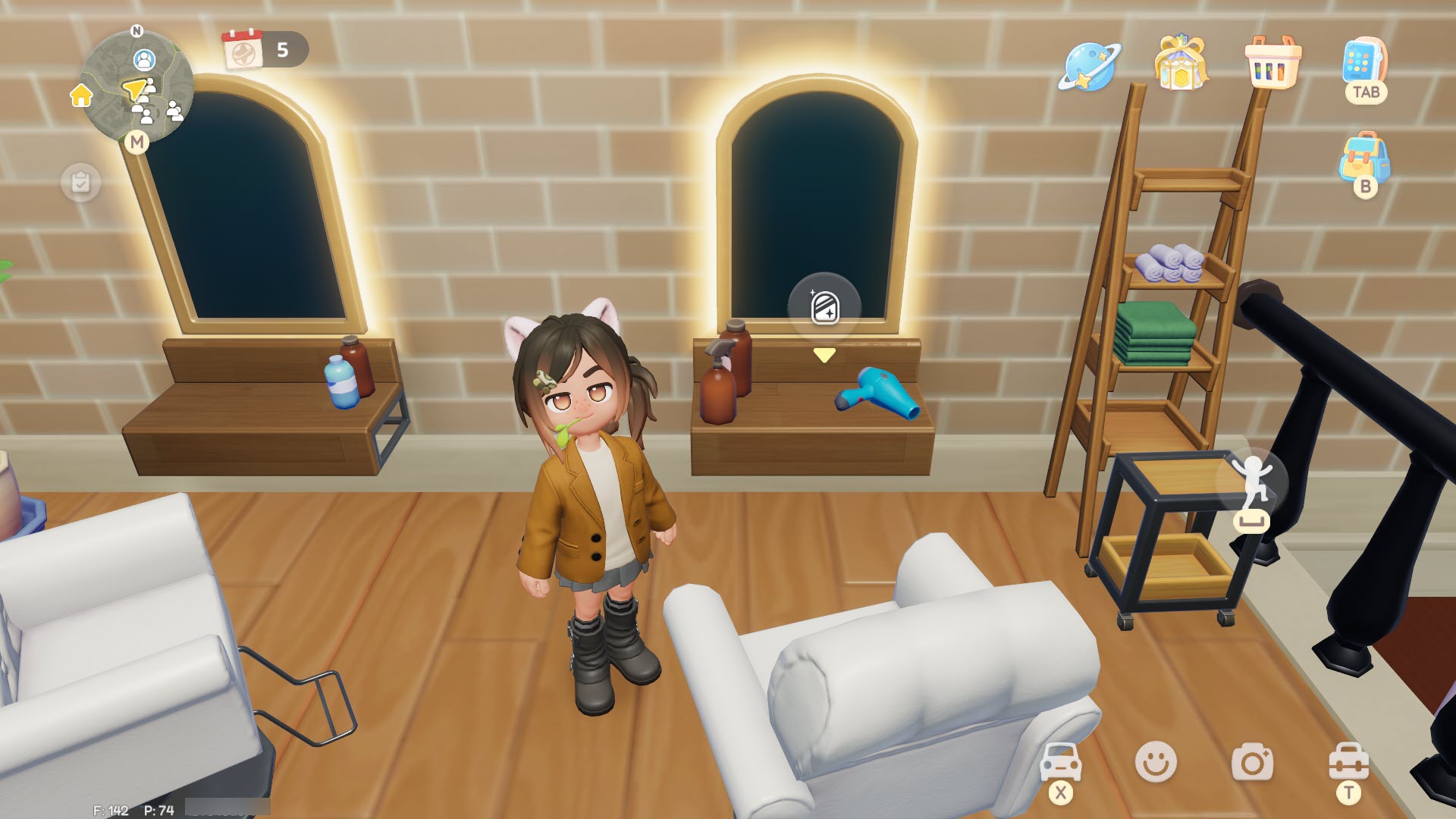Screen dimensions: 1456x819
Task: Open the car vehicle menu
Action: click(1060, 761)
